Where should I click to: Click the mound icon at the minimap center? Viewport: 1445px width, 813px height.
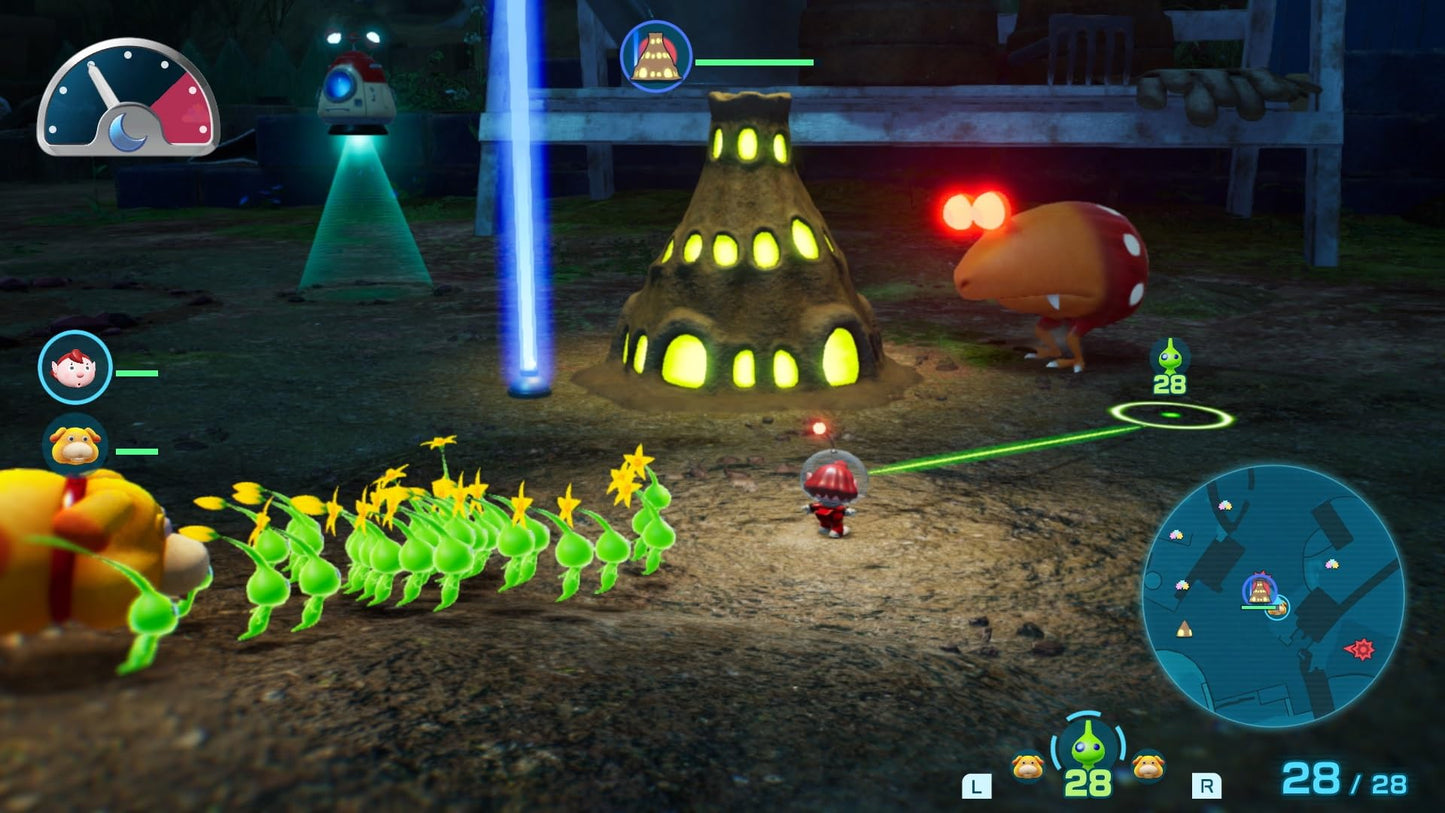[1258, 590]
